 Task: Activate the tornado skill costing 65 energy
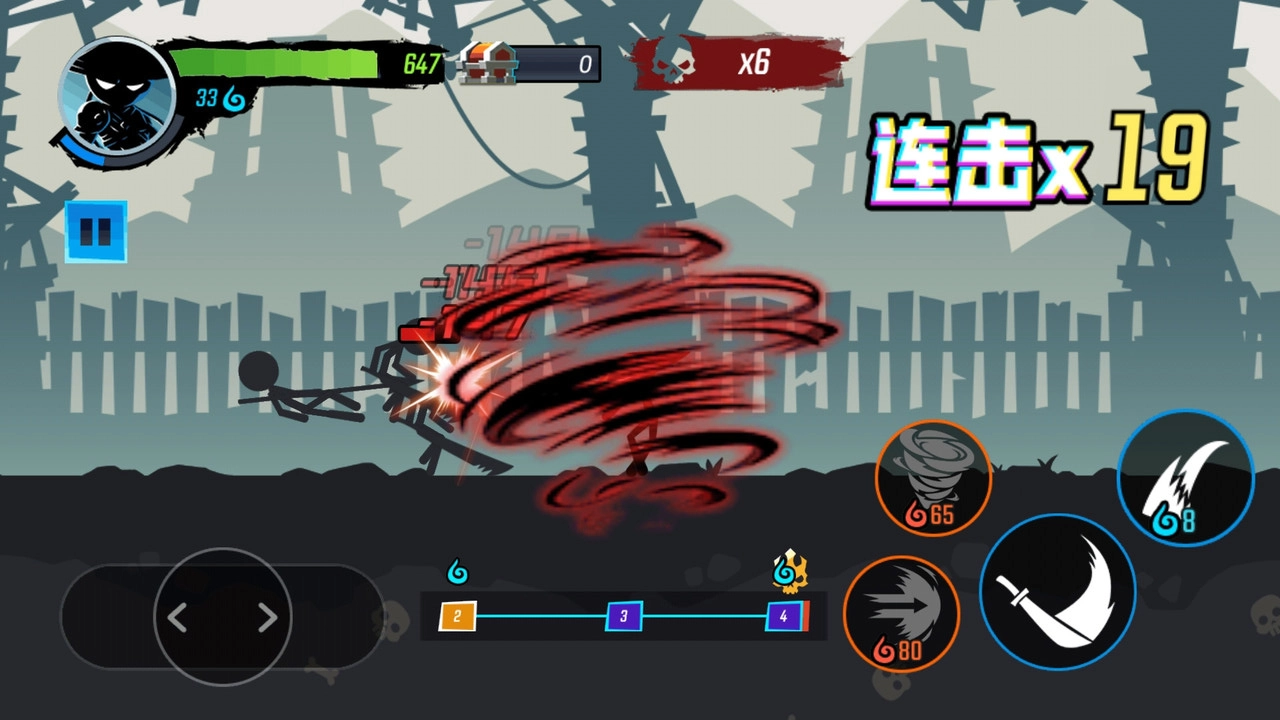[932, 478]
